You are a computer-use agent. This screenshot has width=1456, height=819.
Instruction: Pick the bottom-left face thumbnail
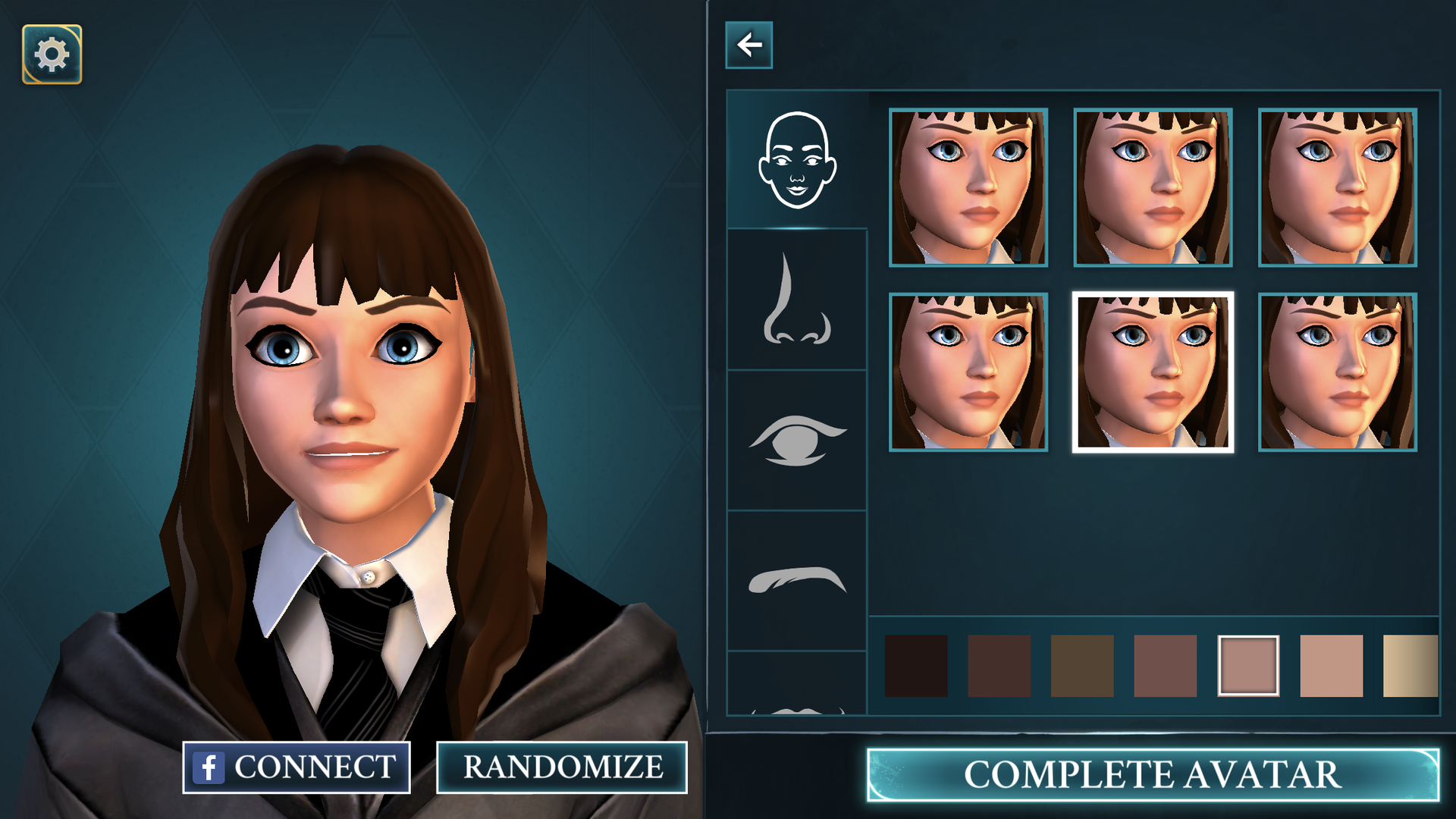pos(968,372)
